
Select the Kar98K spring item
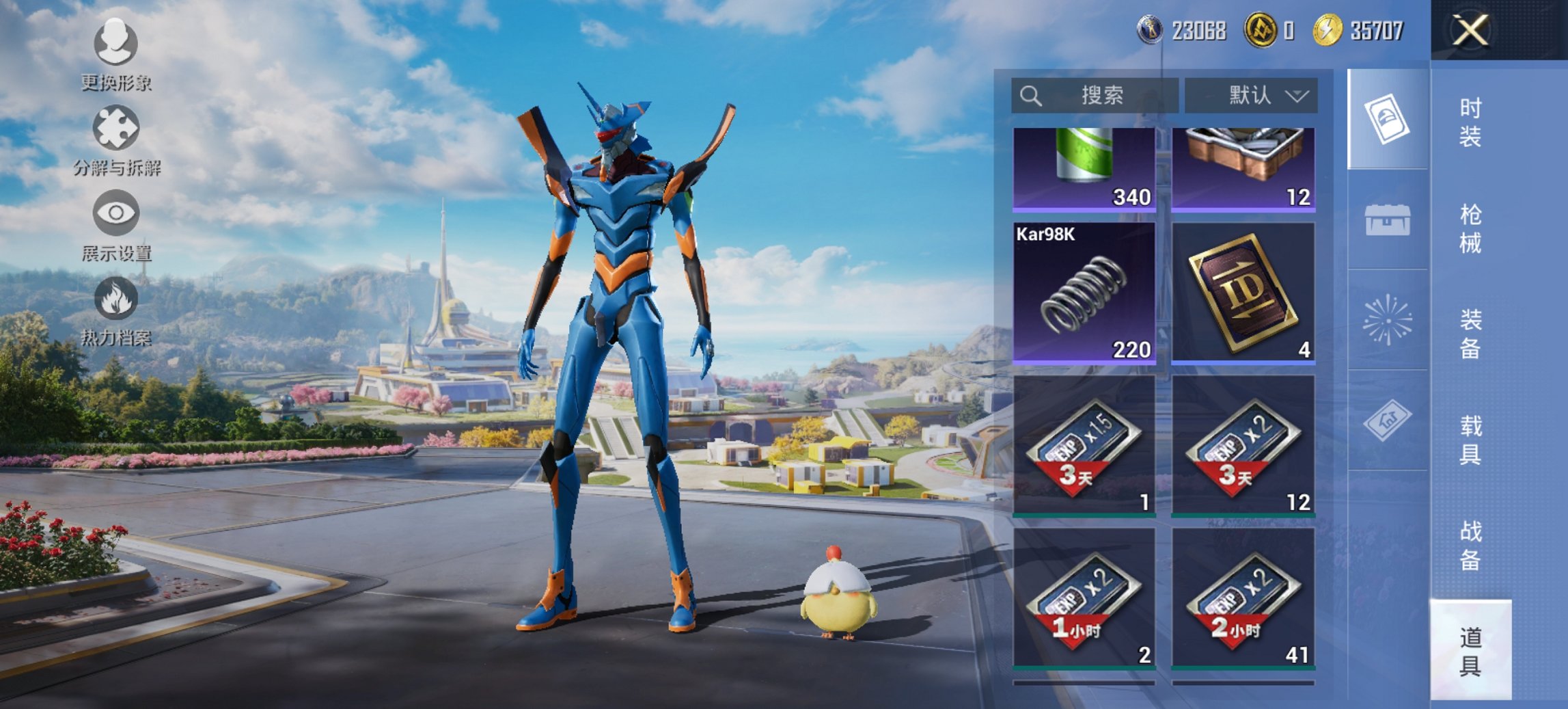1084,293
